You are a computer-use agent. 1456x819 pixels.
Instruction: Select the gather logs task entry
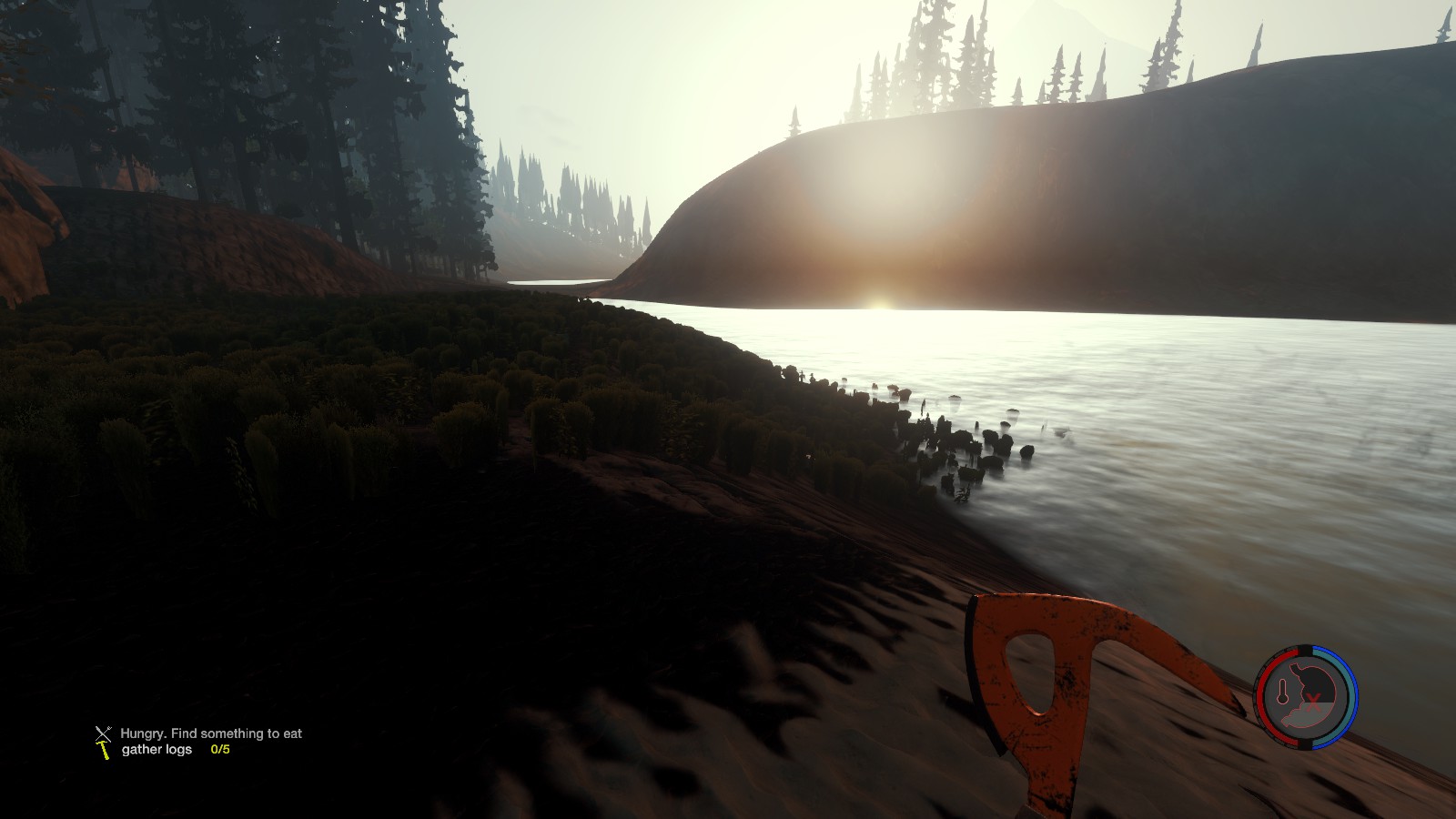(157, 750)
